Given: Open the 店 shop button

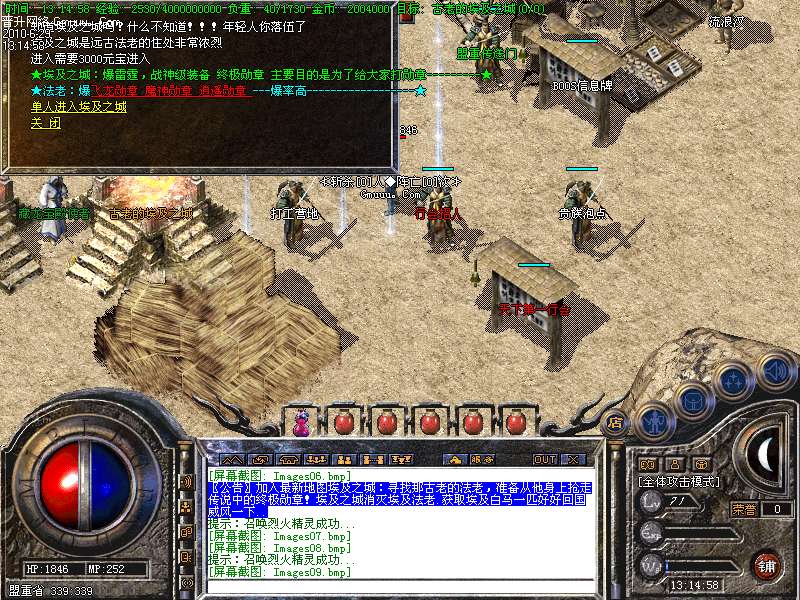Looking at the screenshot, I should 616,422.
